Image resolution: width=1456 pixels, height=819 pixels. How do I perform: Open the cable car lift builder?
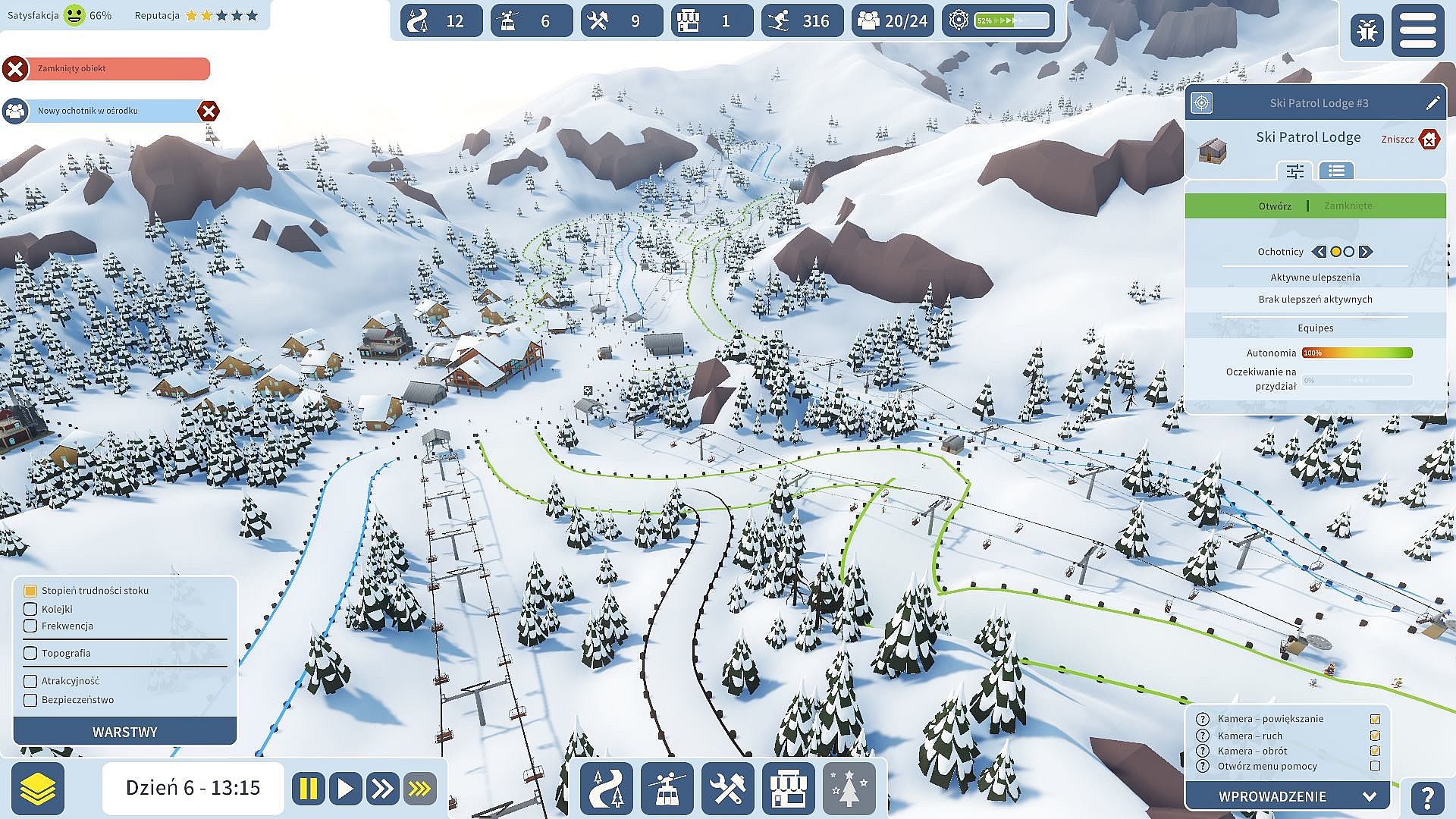[x=667, y=789]
